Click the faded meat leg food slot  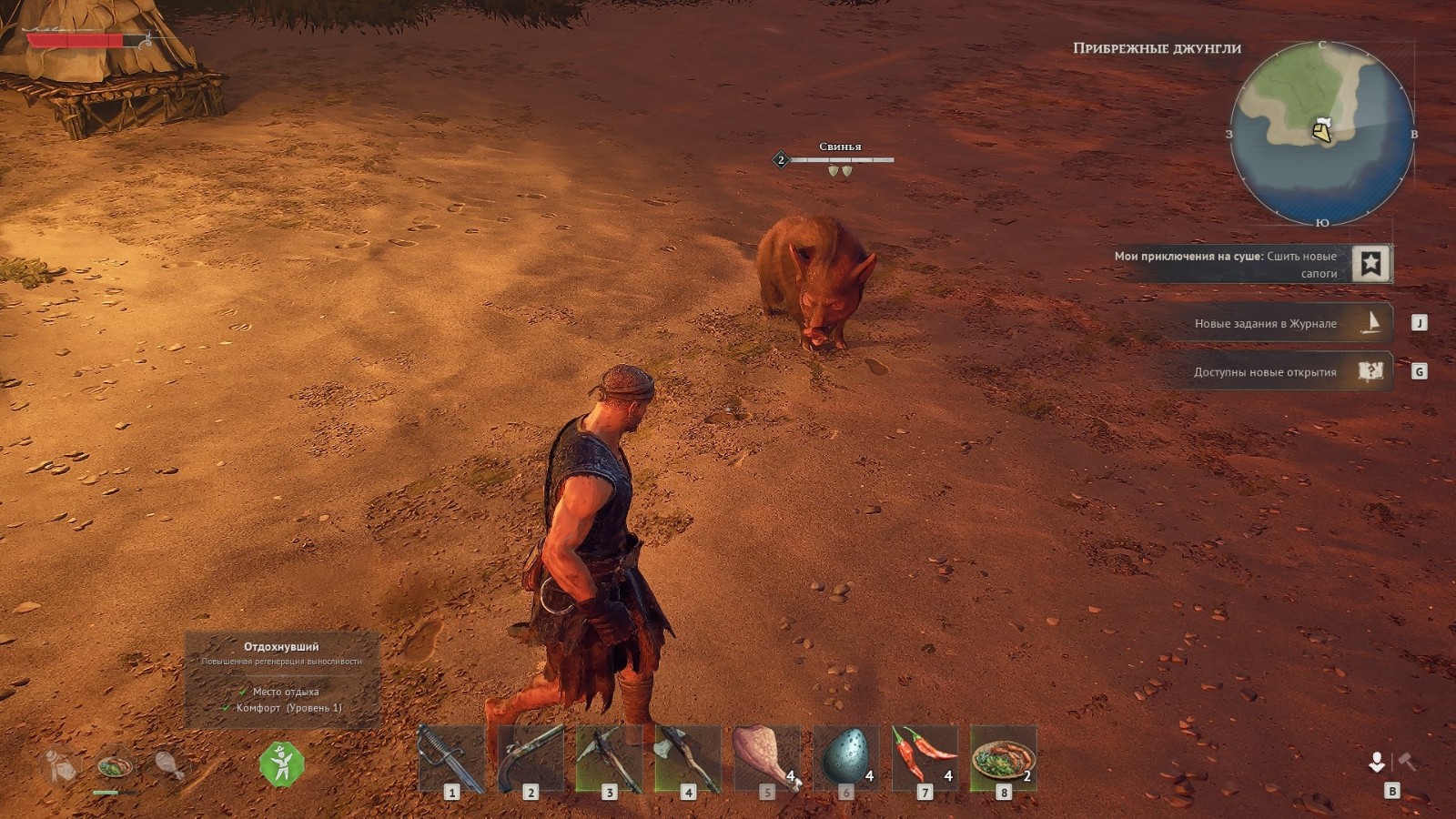pyautogui.click(x=168, y=764)
